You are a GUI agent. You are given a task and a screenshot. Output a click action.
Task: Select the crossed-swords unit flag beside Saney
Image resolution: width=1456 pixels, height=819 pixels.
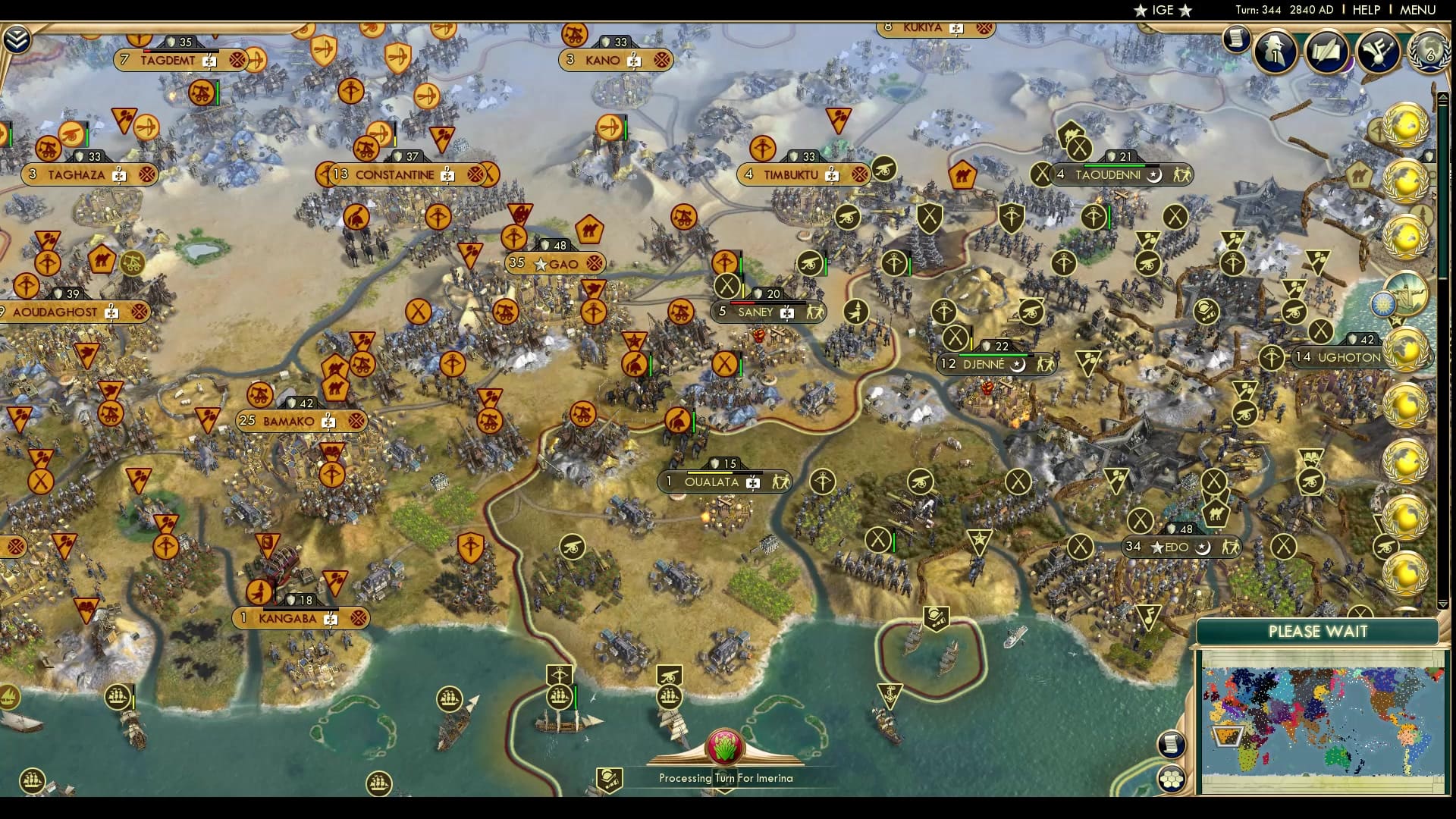726,288
